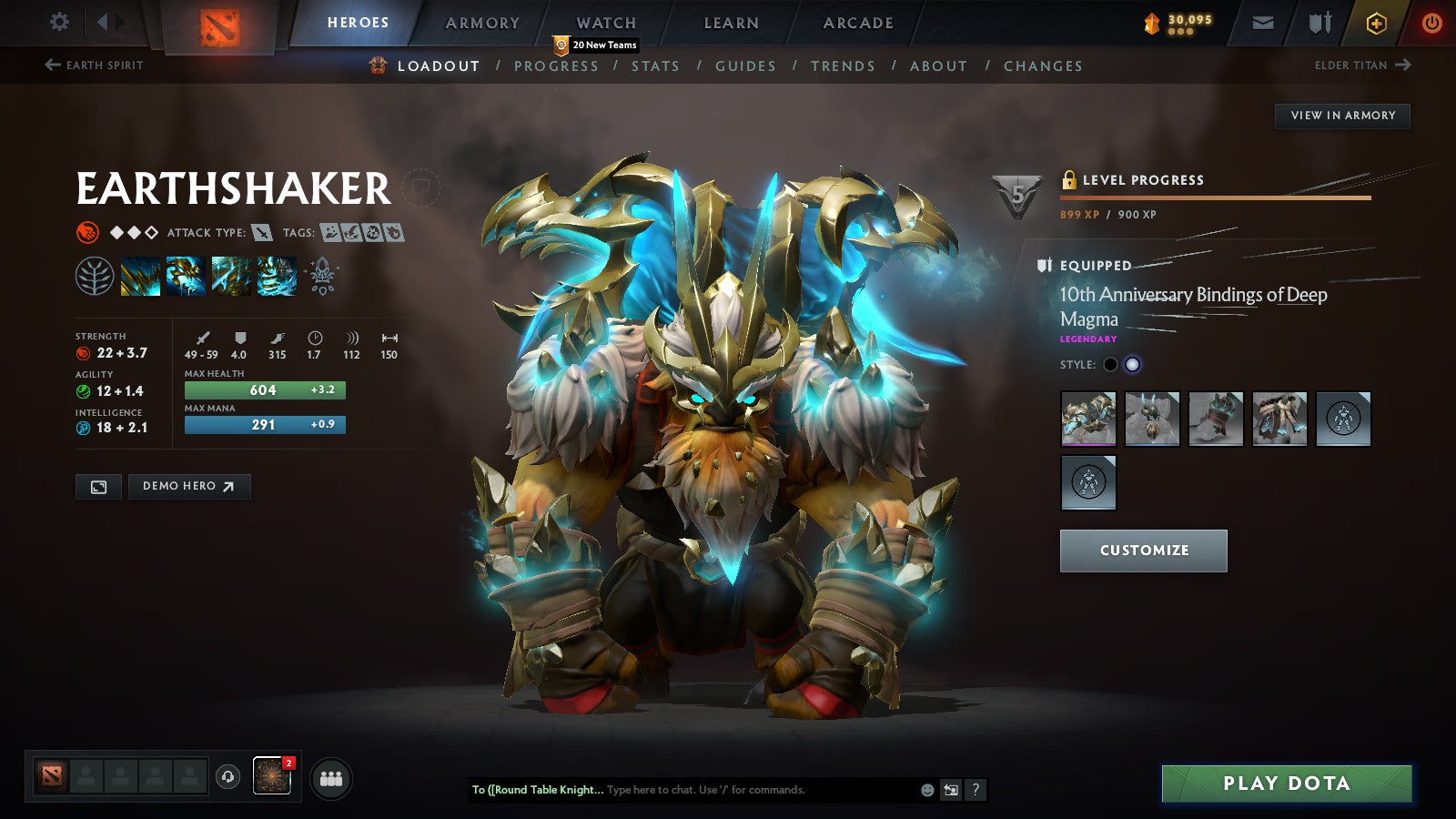Click the settings gear icon
The image size is (1456, 819).
(60, 21)
